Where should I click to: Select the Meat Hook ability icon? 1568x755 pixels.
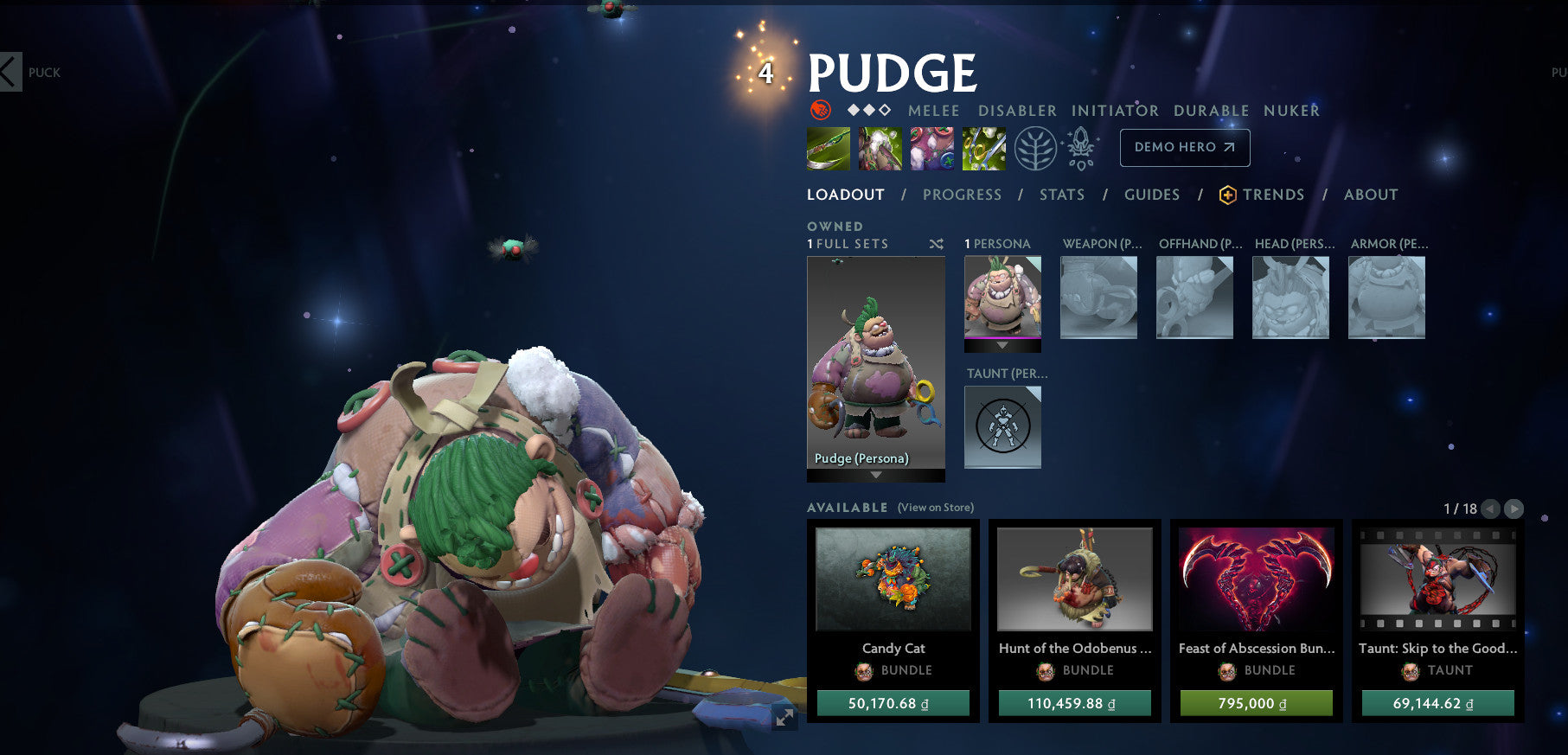pos(828,147)
